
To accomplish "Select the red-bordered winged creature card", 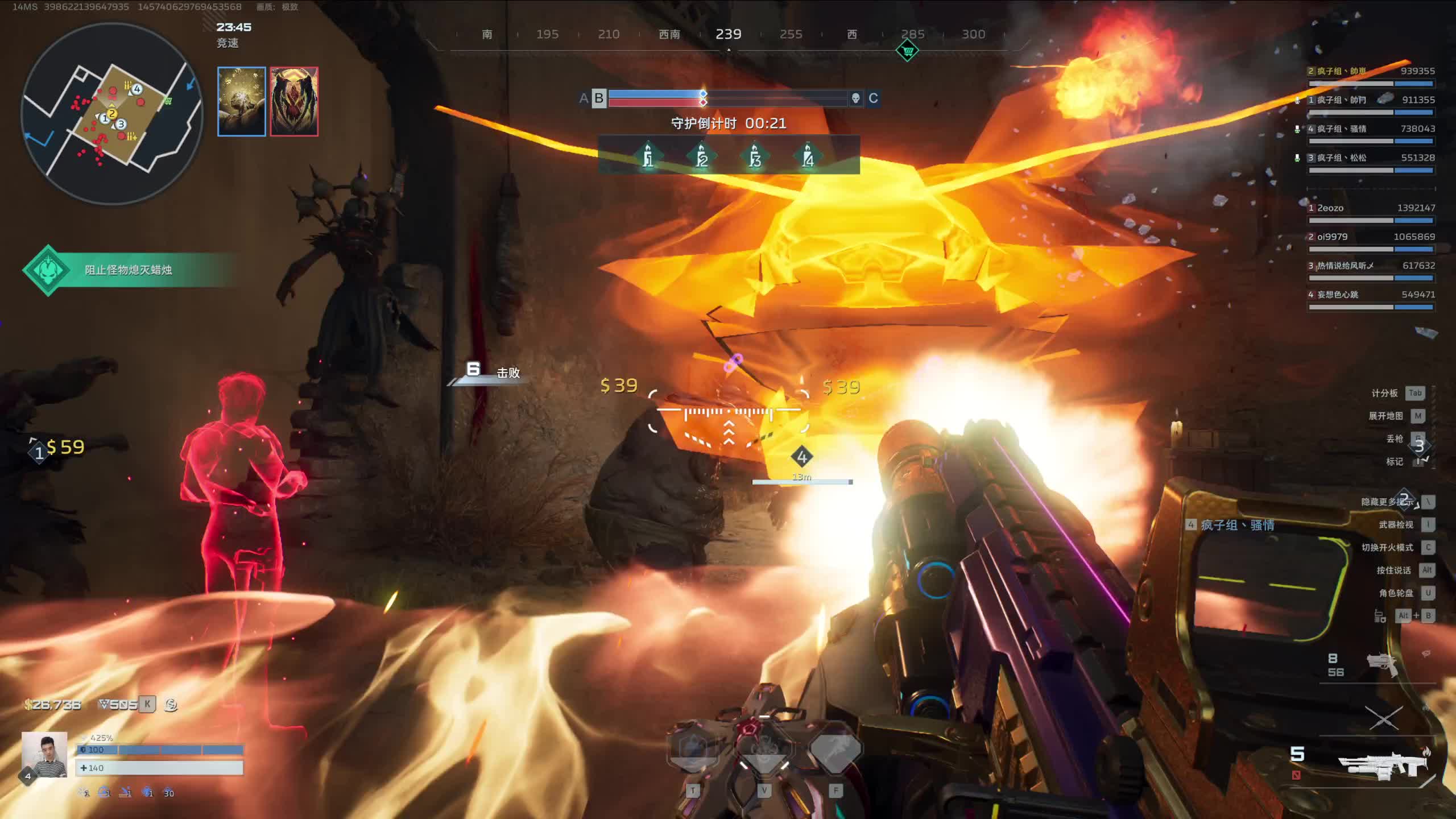I will coord(294,102).
